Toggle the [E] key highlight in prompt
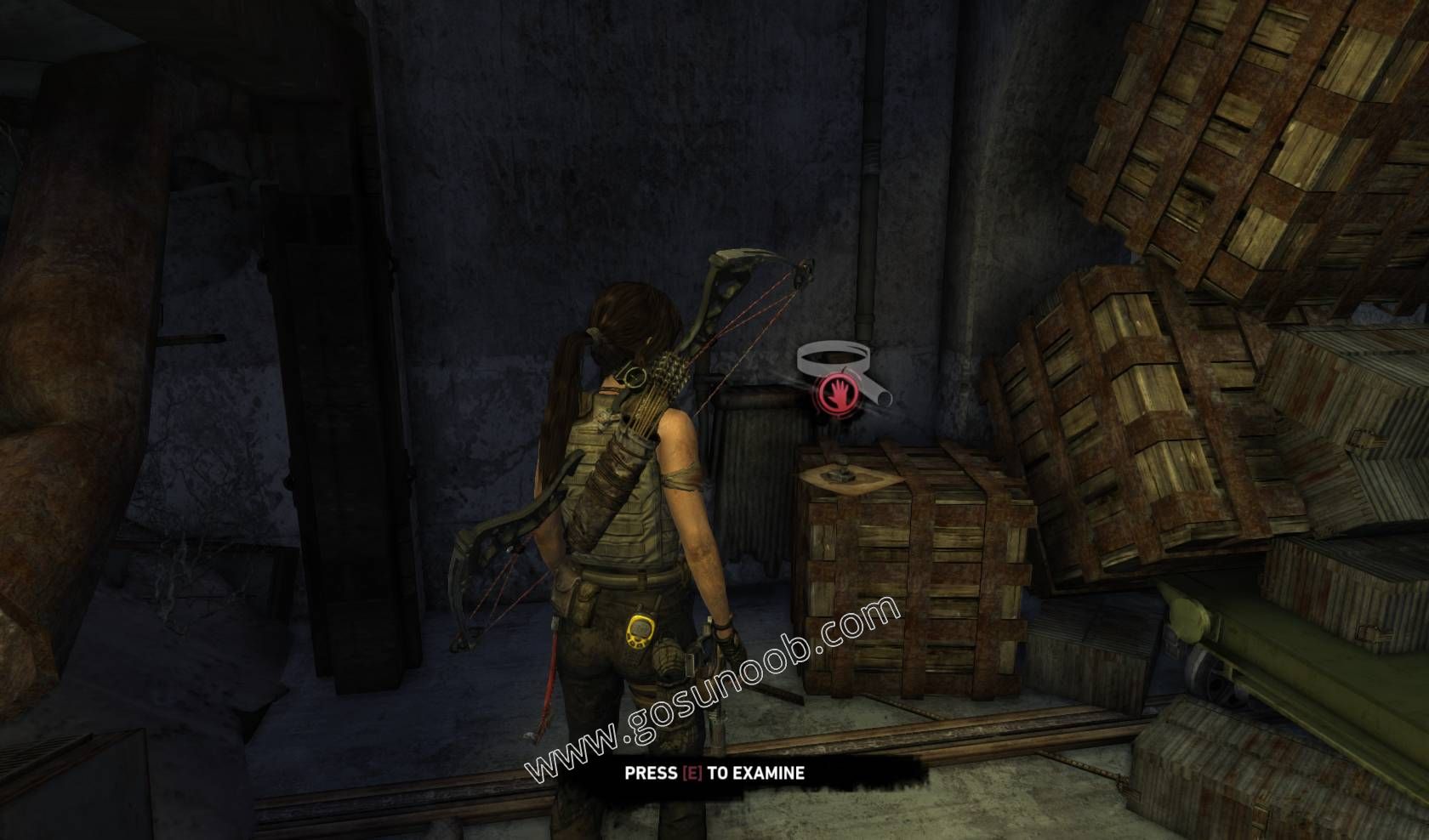 pos(691,774)
